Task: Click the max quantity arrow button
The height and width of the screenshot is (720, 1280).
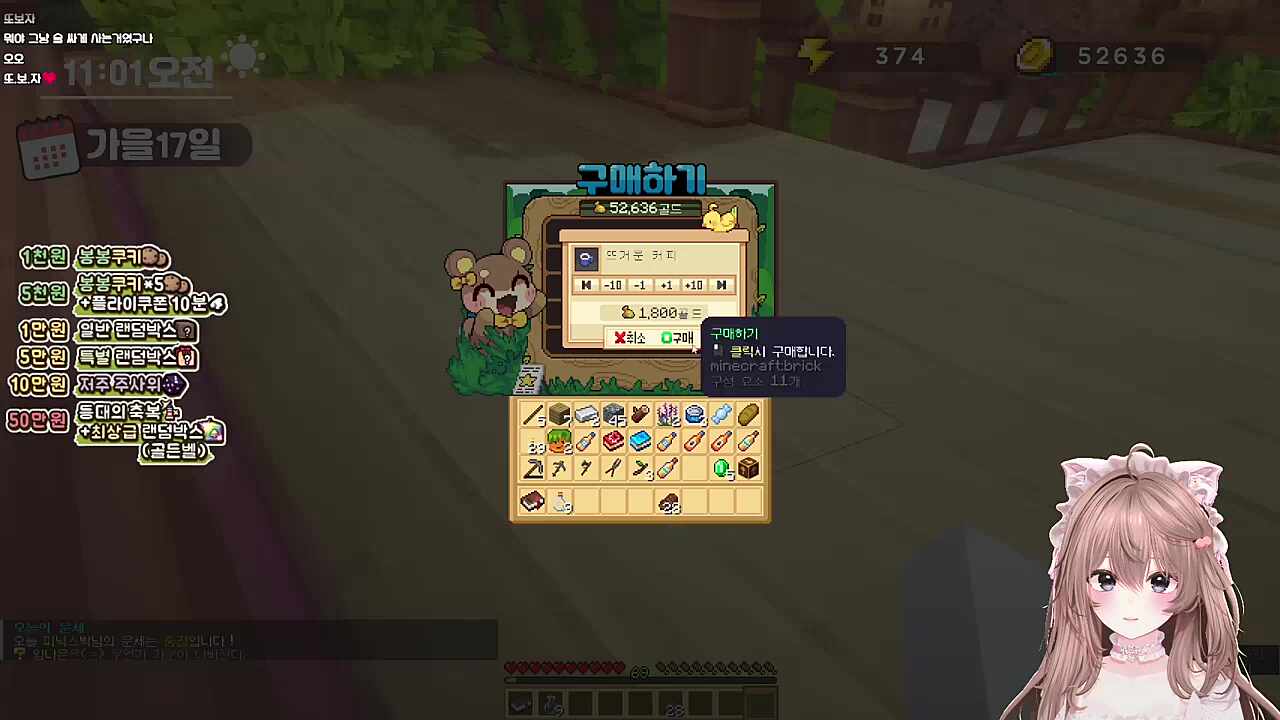Action: click(721, 285)
